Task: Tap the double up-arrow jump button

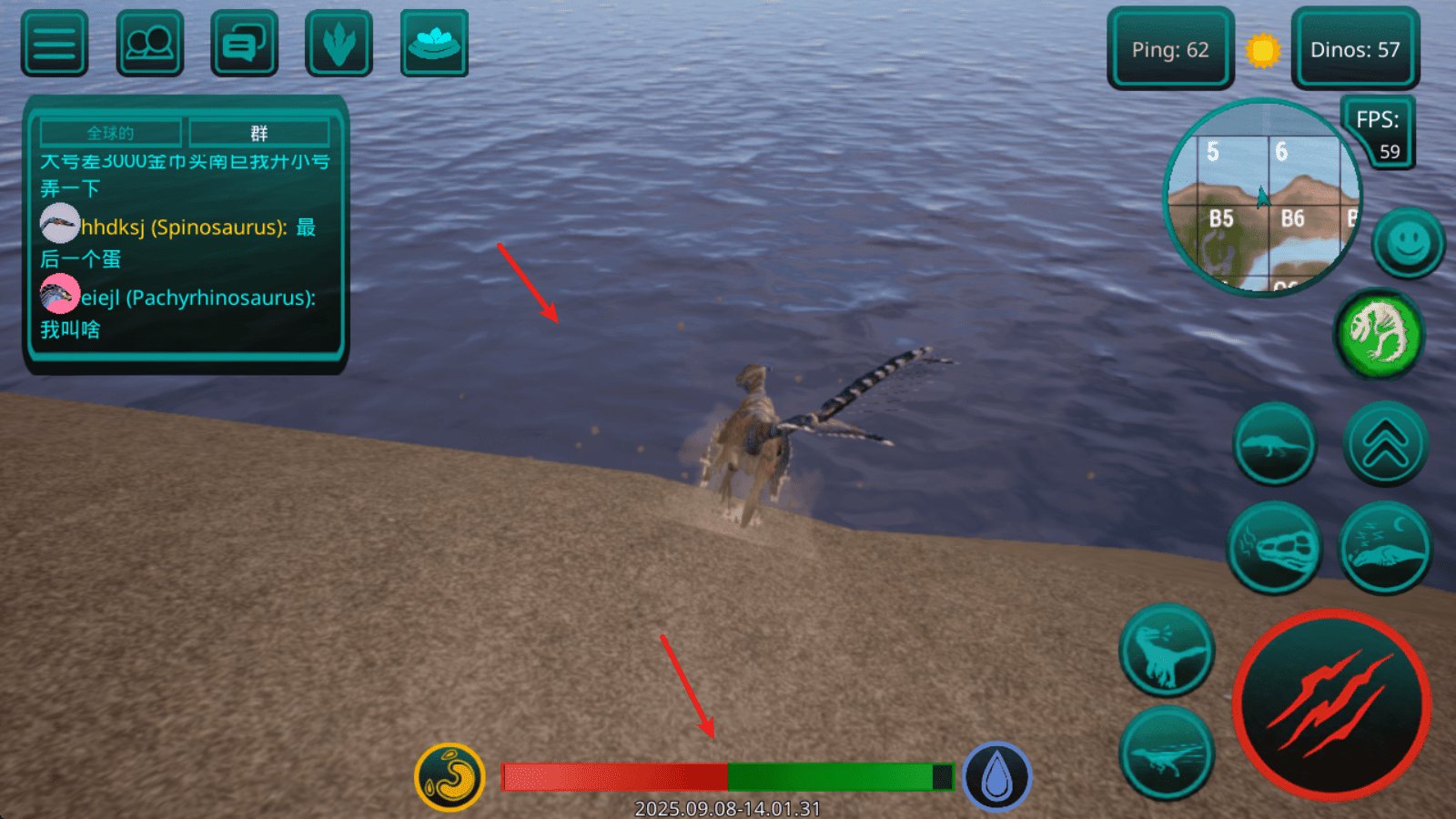Action: pos(1385,444)
